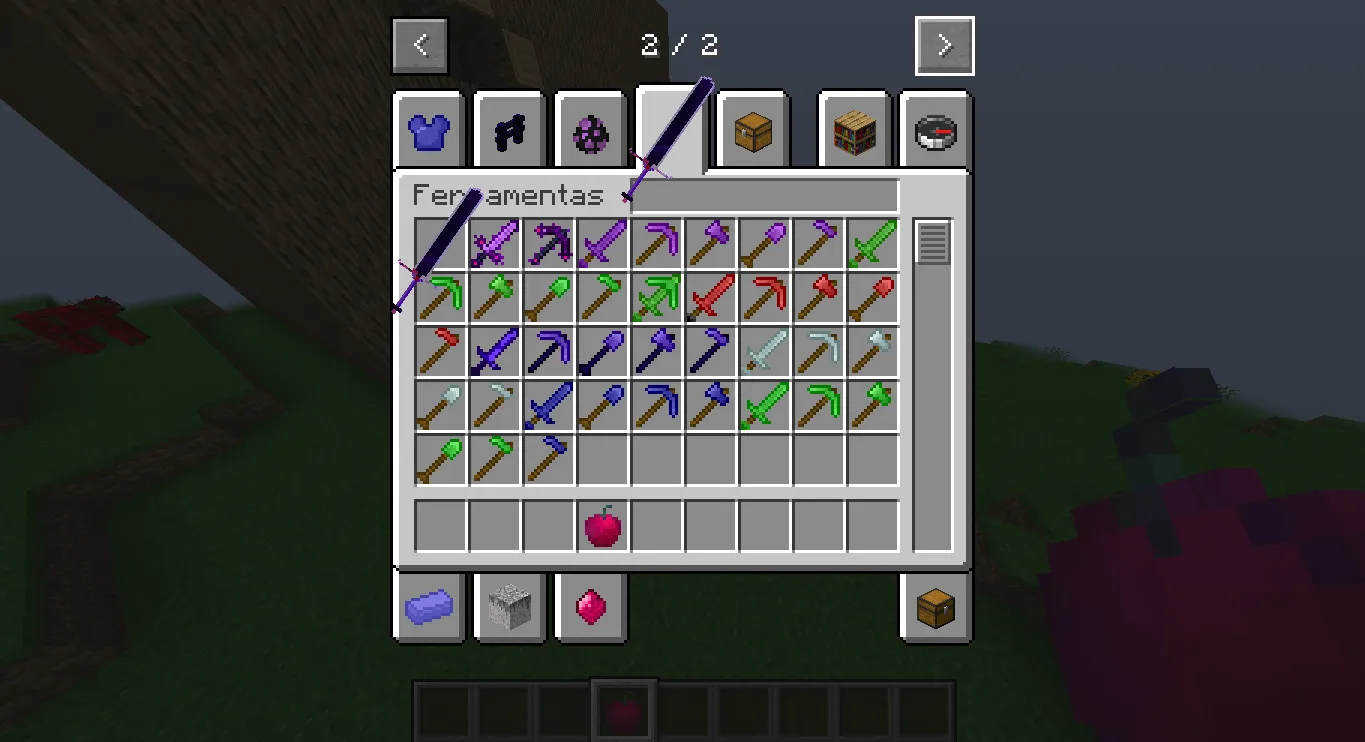The height and width of the screenshot is (742, 1365).
Task: Grab the red sword from the grid
Action: 710,297
